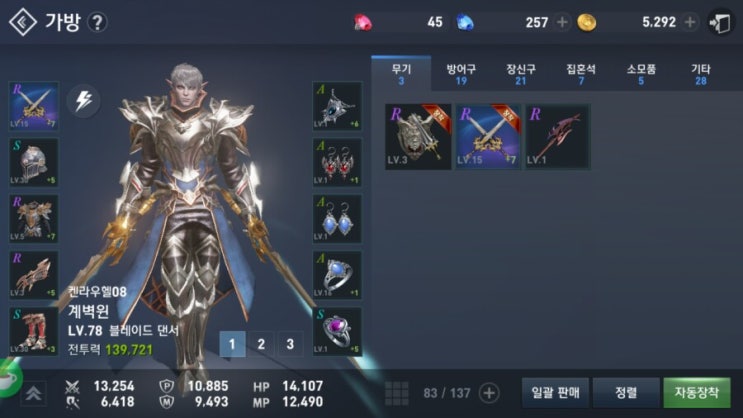
Task: Exit via the door icon at top right
Action: click(x=720, y=22)
